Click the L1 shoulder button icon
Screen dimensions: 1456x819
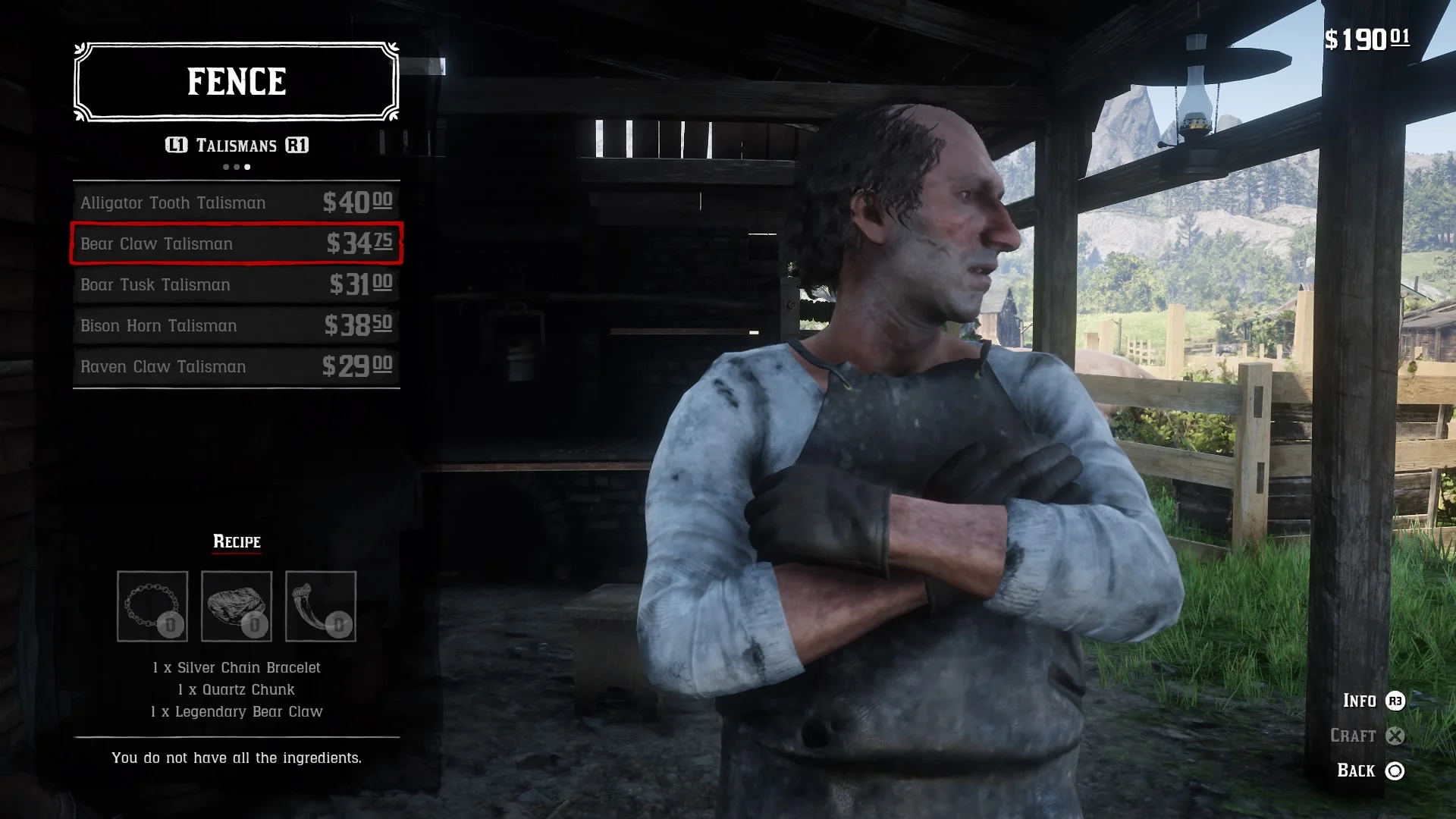point(175,146)
